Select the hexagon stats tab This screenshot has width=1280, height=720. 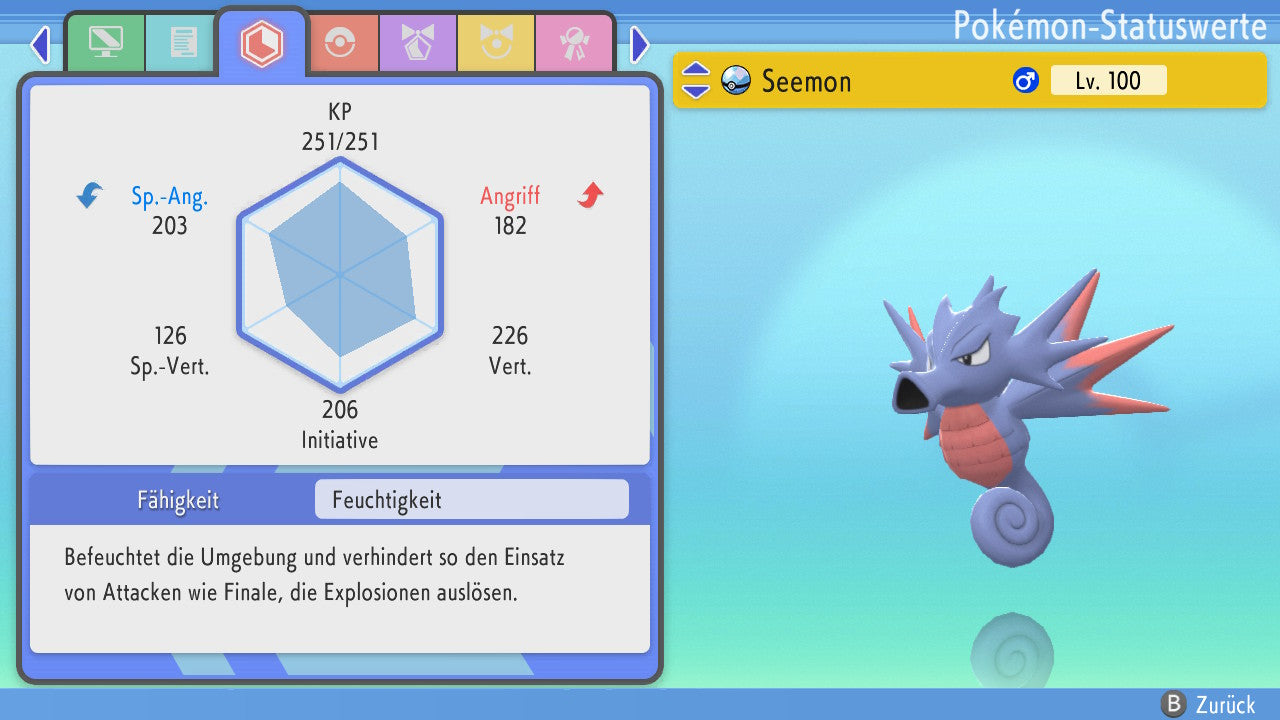coord(262,43)
